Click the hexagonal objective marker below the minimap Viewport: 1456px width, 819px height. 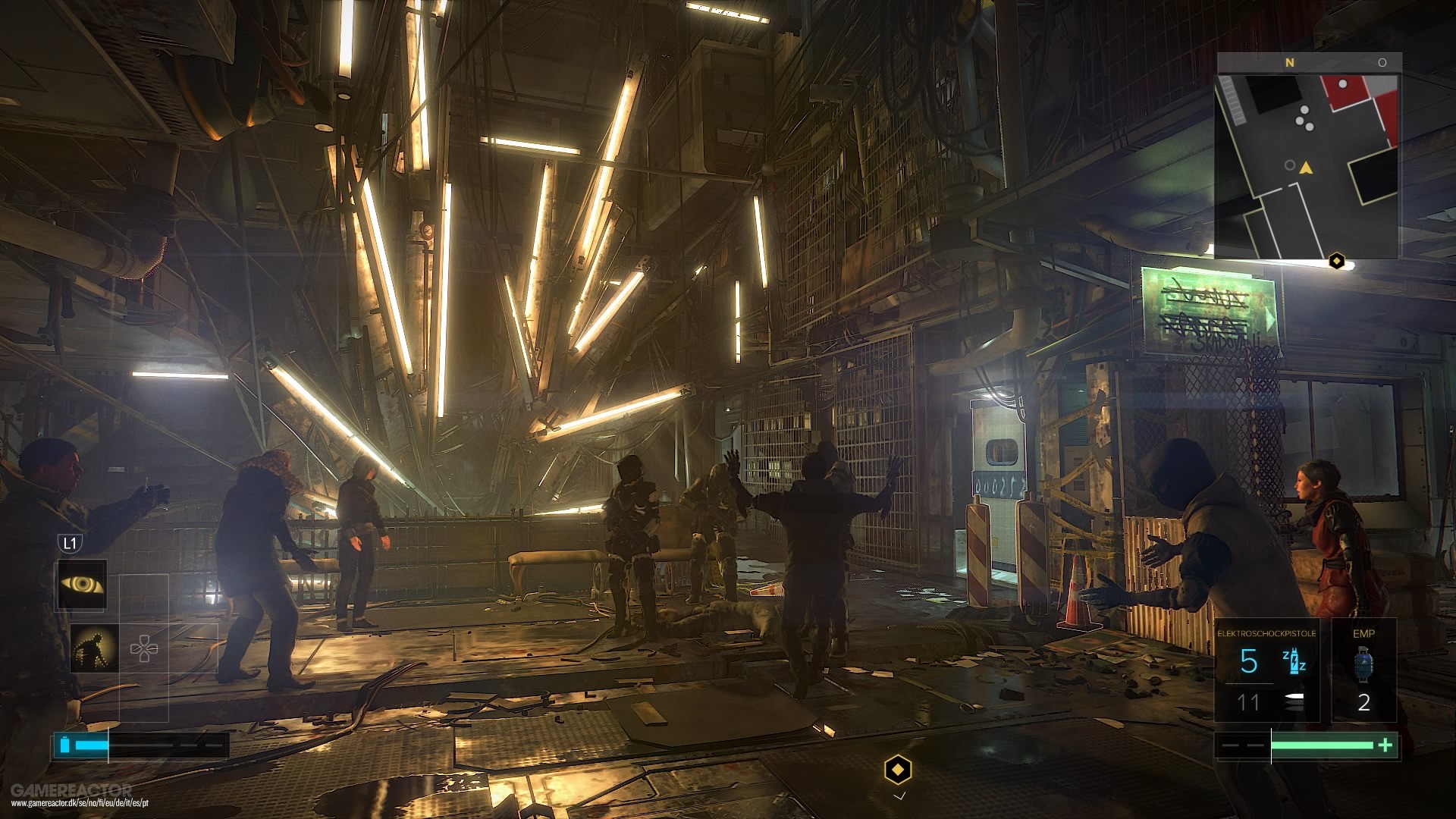[1337, 261]
